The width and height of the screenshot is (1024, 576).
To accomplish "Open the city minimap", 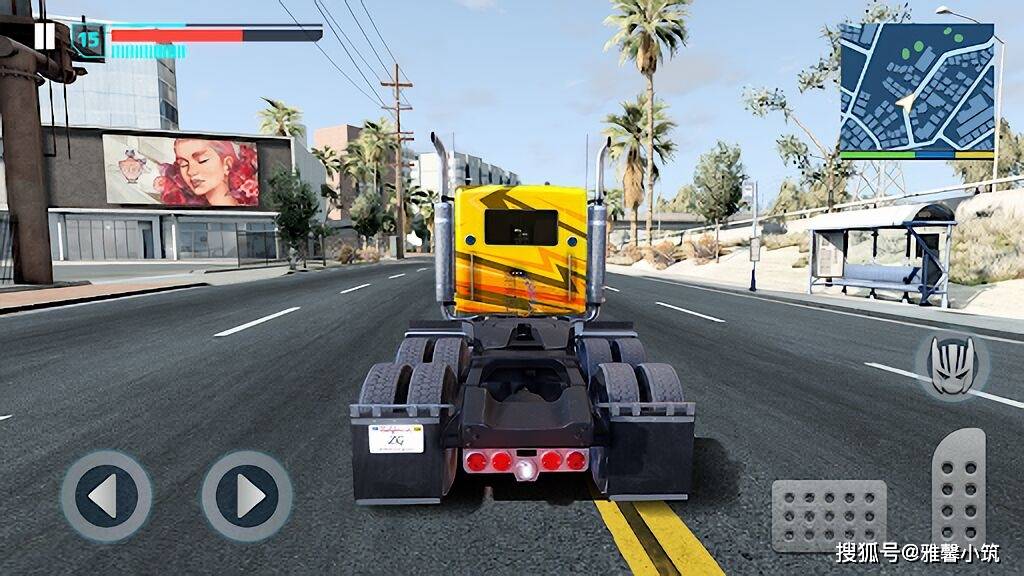I will (x=917, y=91).
